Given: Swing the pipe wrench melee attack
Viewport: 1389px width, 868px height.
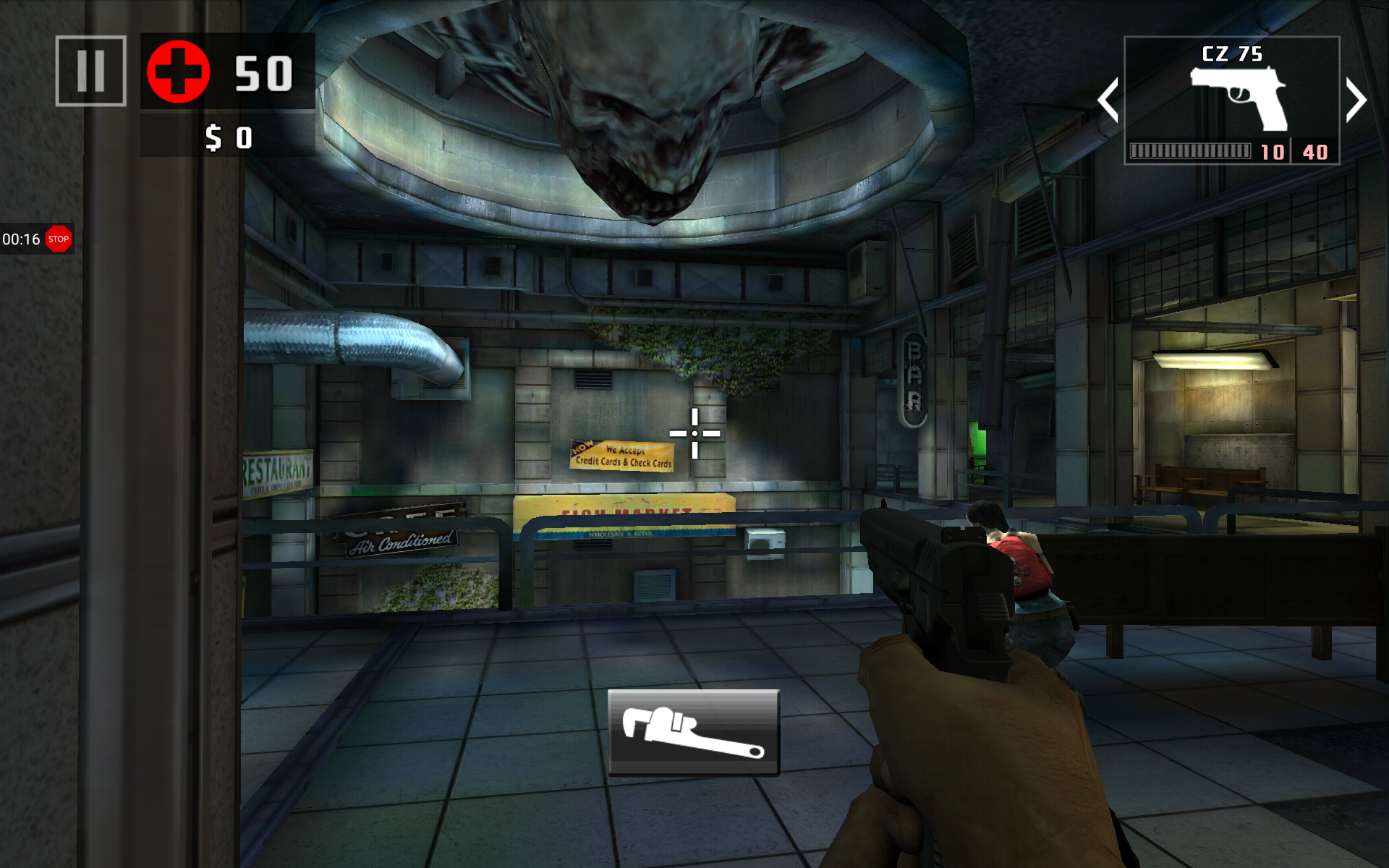Looking at the screenshot, I should tap(693, 732).
